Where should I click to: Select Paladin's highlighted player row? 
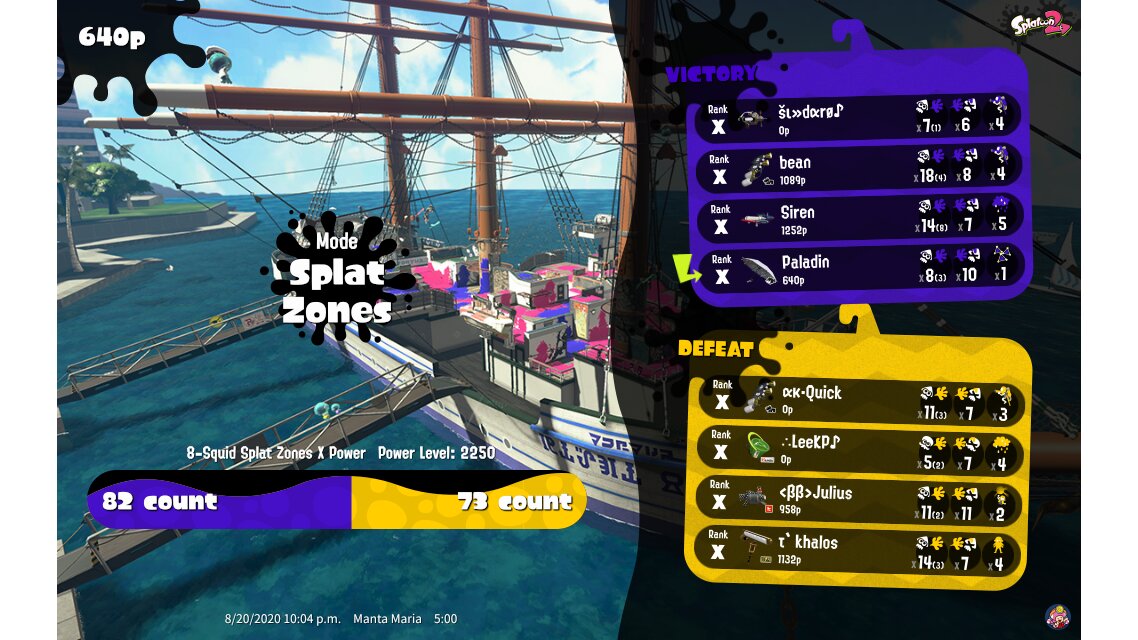coord(858,268)
